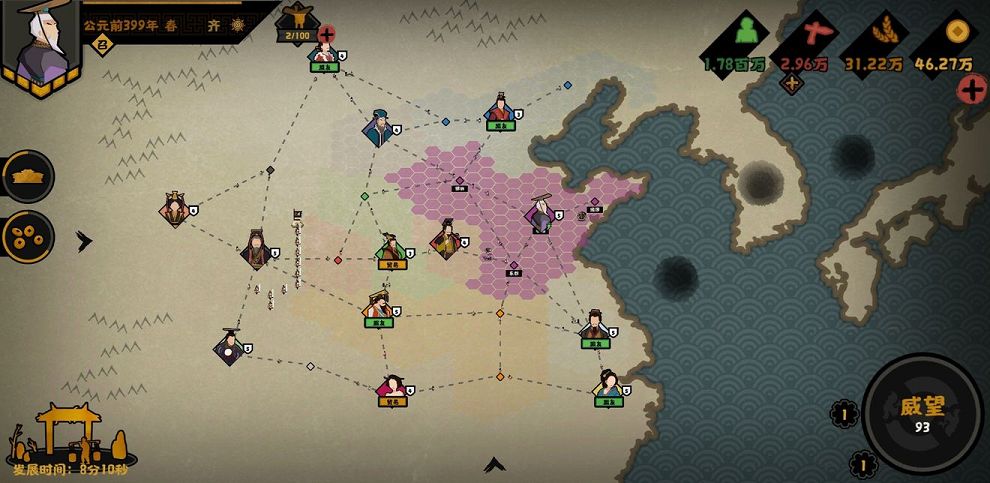Tap the bronze cauldron 2/100 icon

coord(295,20)
